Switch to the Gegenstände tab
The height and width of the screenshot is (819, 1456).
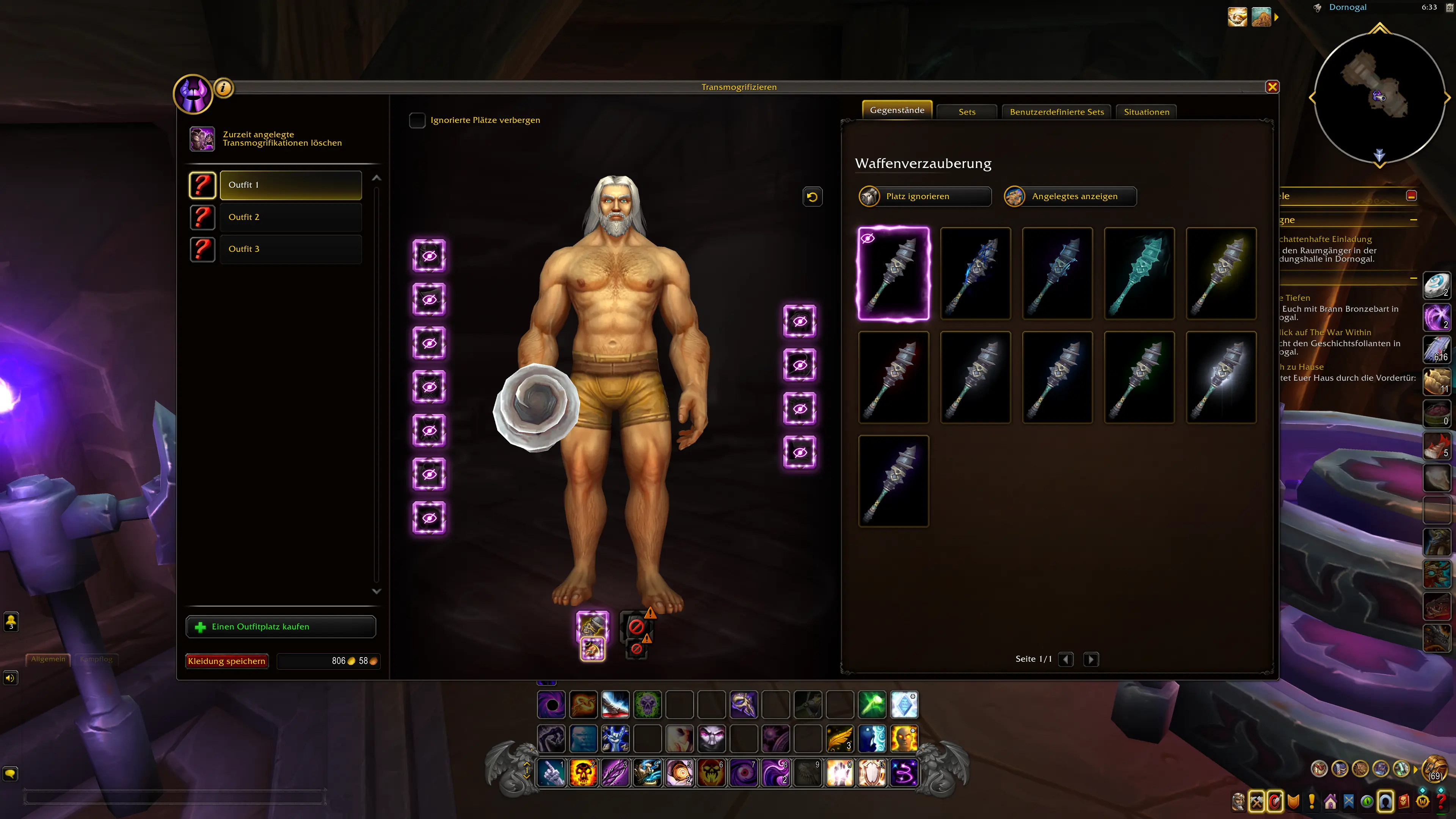point(897,110)
